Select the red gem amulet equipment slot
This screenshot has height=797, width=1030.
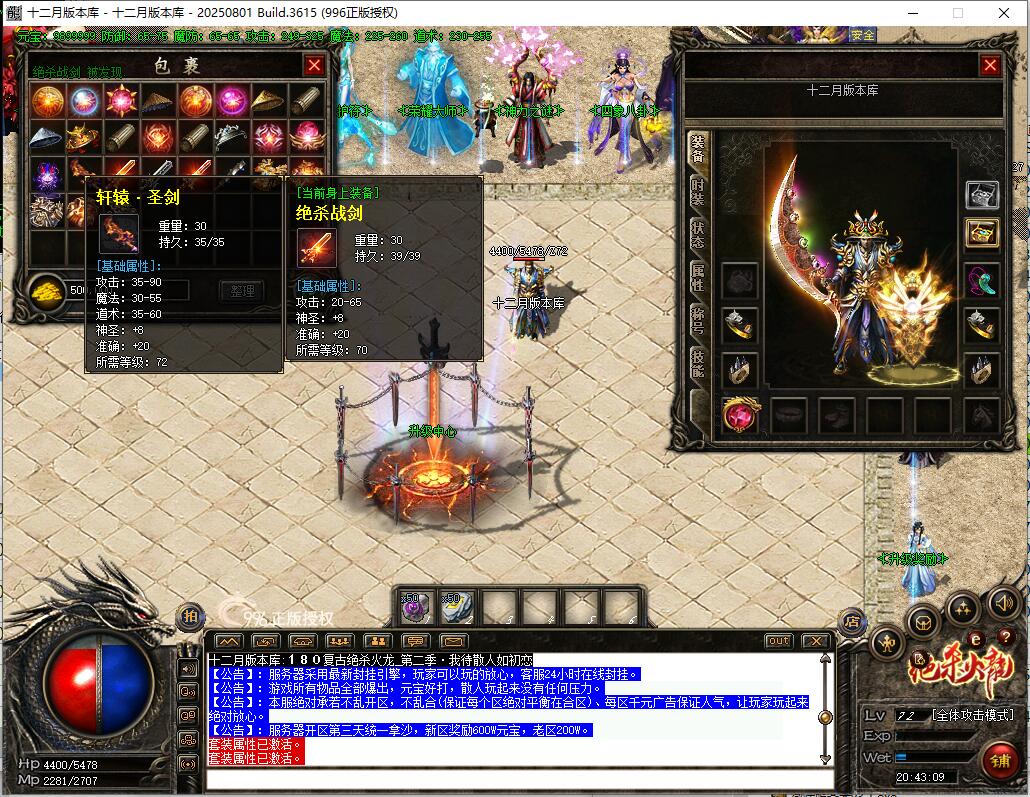pos(740,414)
